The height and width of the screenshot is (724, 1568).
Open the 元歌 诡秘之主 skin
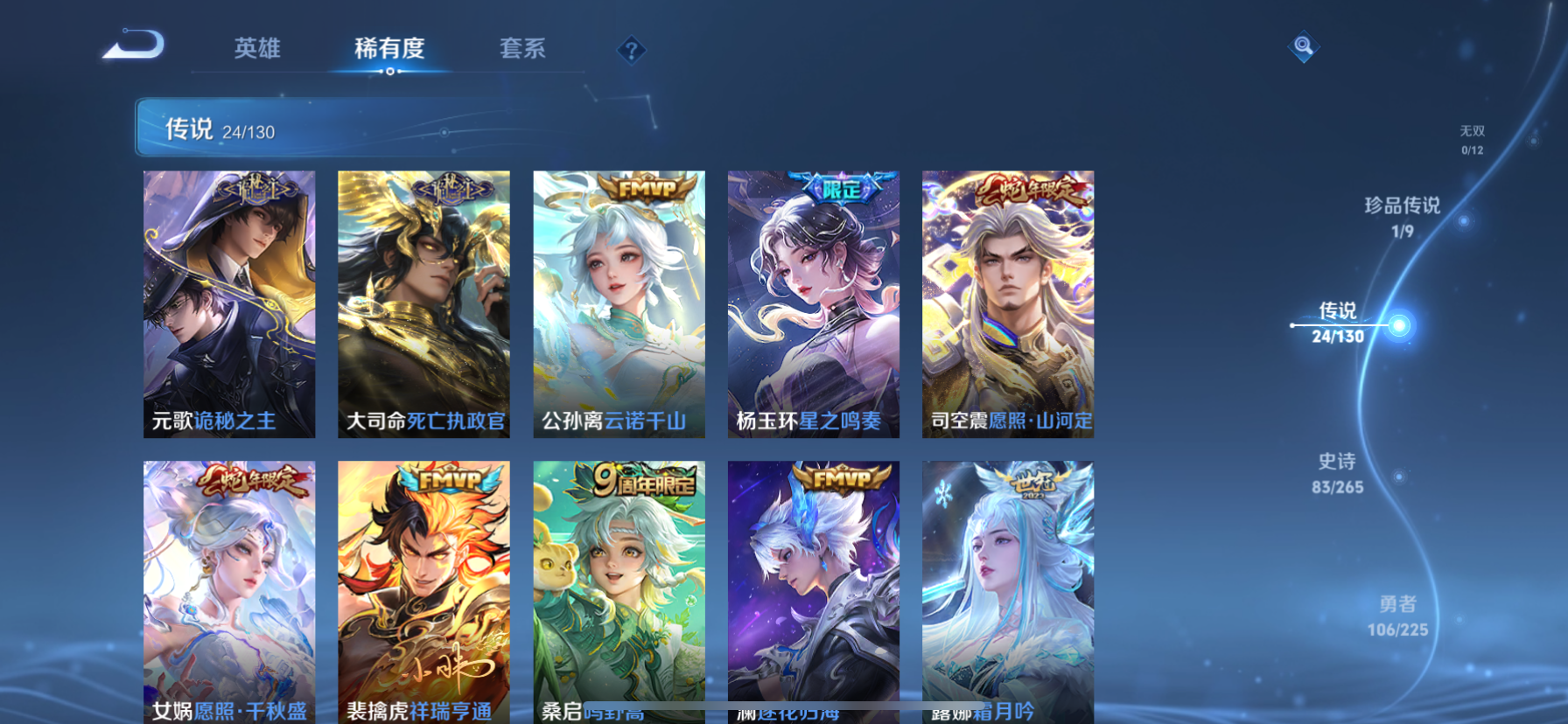tap(229, 303)
